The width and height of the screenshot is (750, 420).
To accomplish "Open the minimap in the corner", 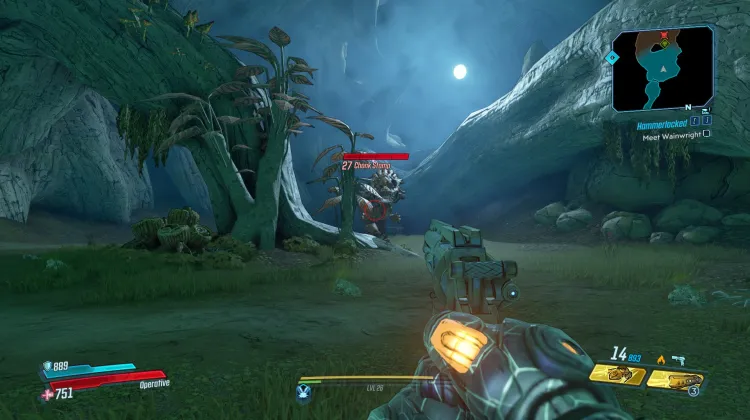I will (x=662, y=68).
